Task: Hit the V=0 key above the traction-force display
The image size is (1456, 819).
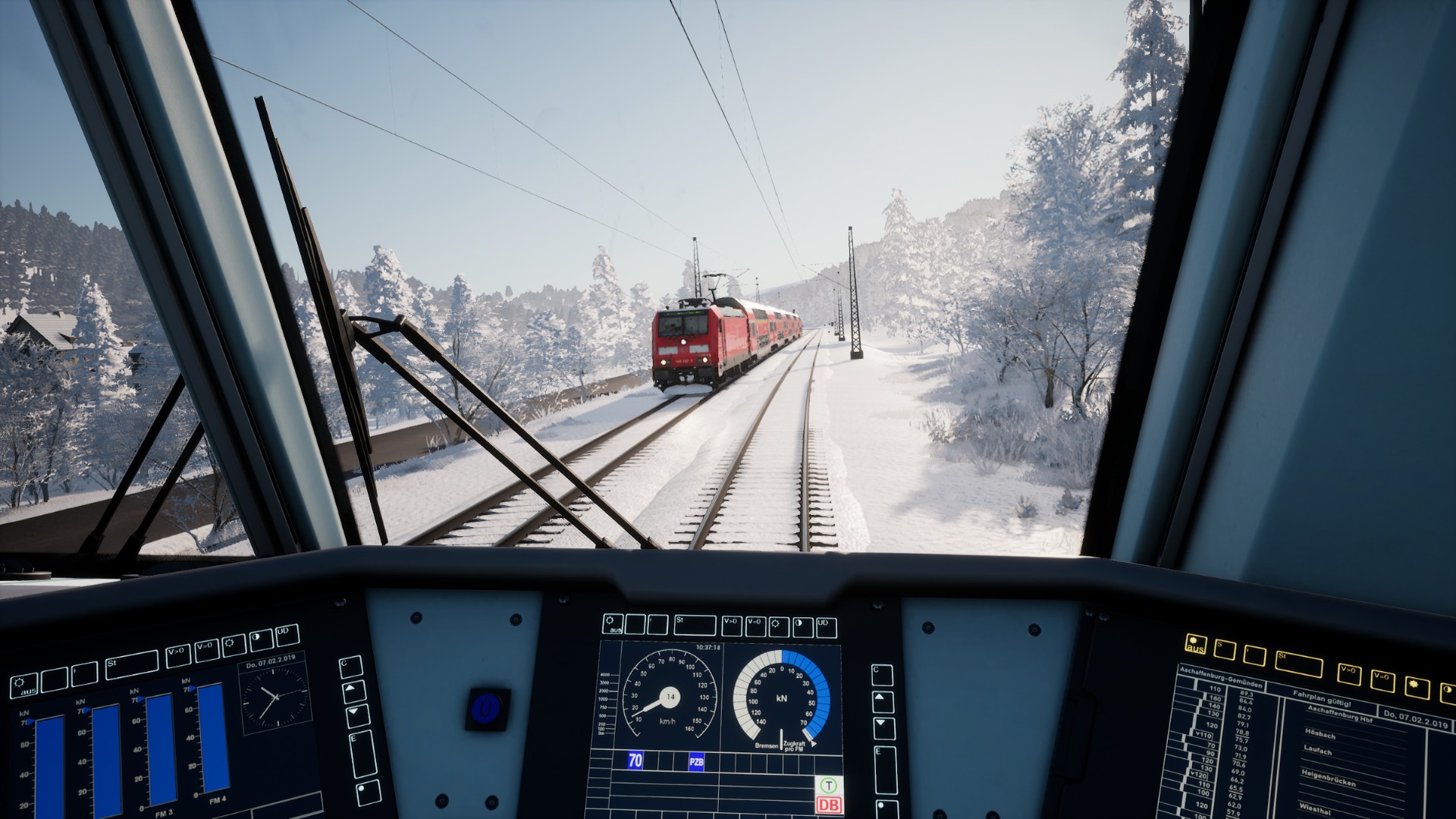Action: 206,650
